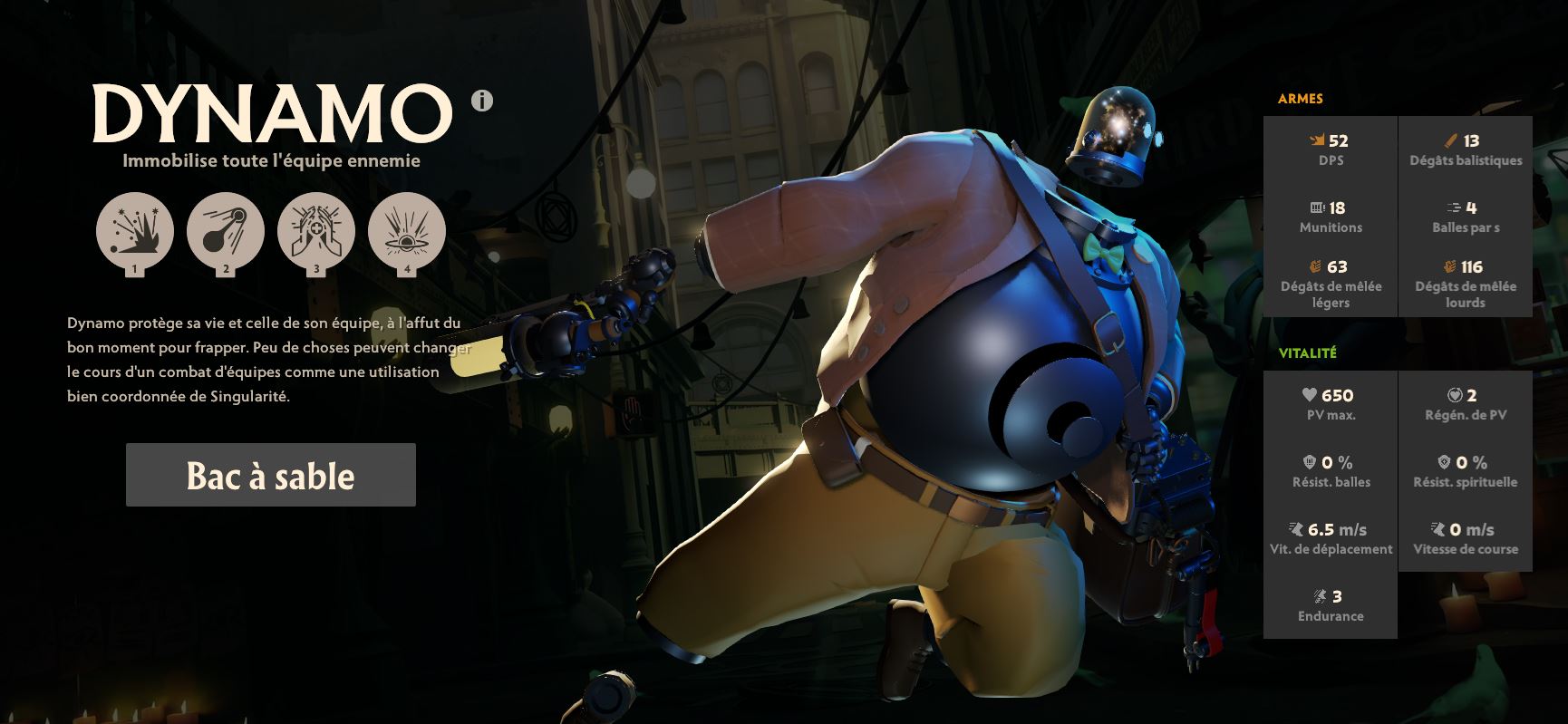Click the DYNAMO hero title
Screen dimensions: 1568x724
coord(267,111)
